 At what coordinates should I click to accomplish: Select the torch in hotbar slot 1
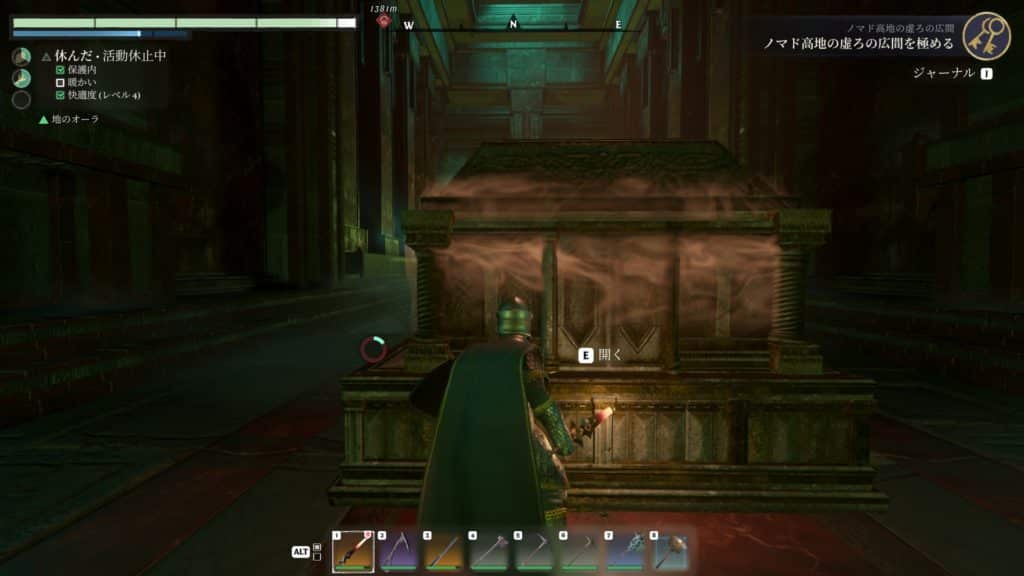point(353,551)
